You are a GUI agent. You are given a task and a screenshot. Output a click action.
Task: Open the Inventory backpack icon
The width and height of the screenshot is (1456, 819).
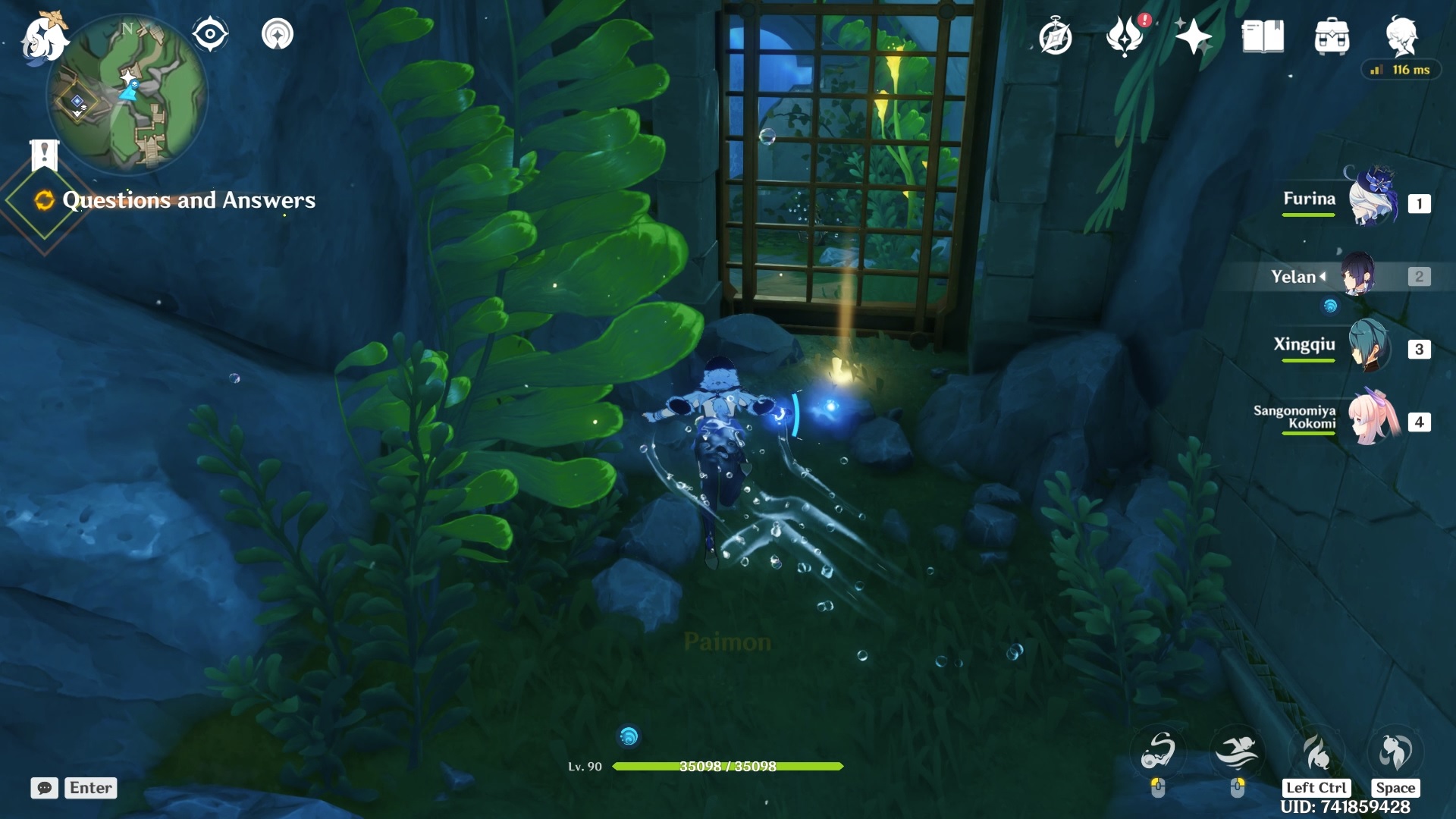click(1332, 34)
